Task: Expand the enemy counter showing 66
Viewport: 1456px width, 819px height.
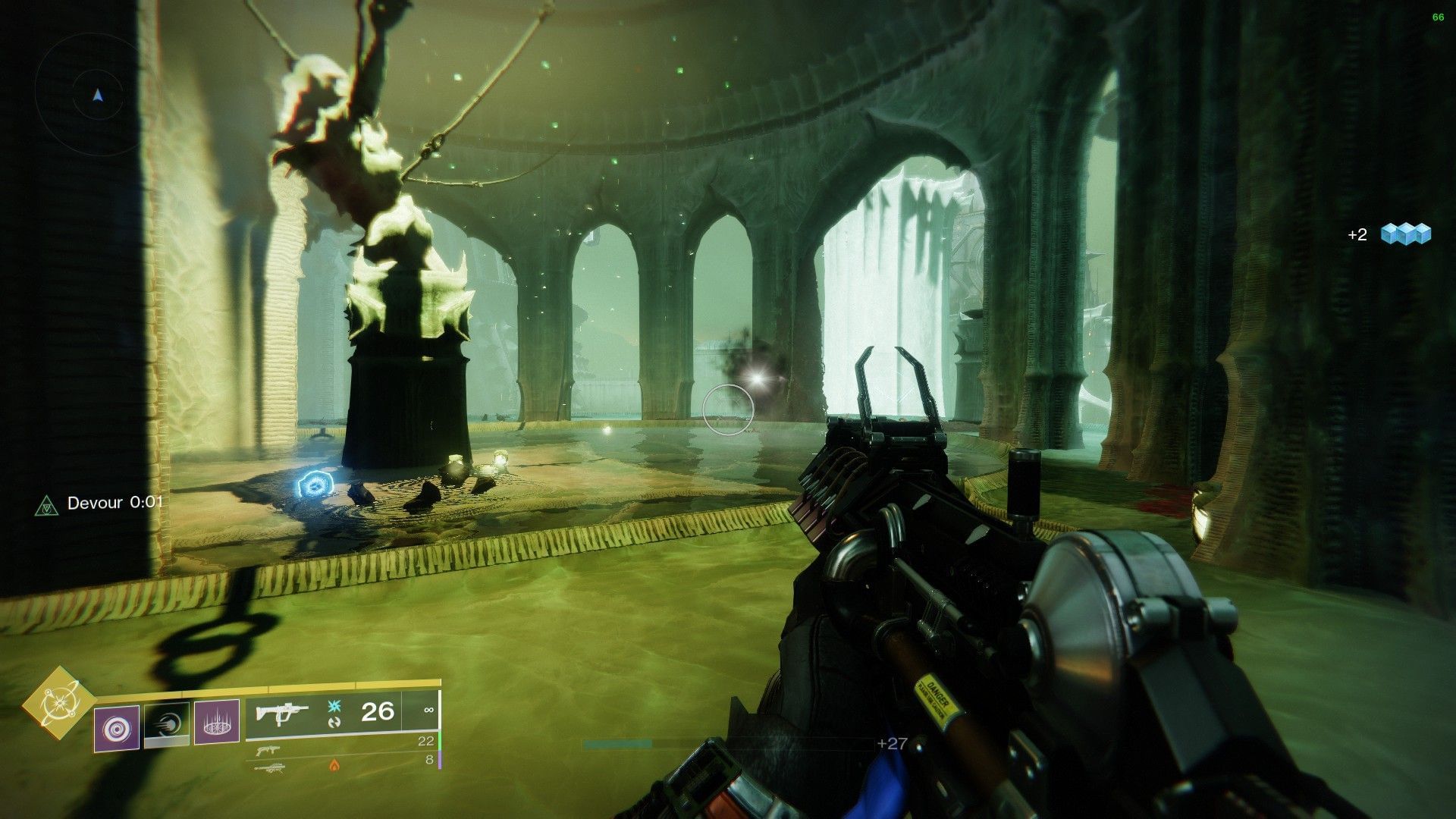Action: pos(1436,15)
